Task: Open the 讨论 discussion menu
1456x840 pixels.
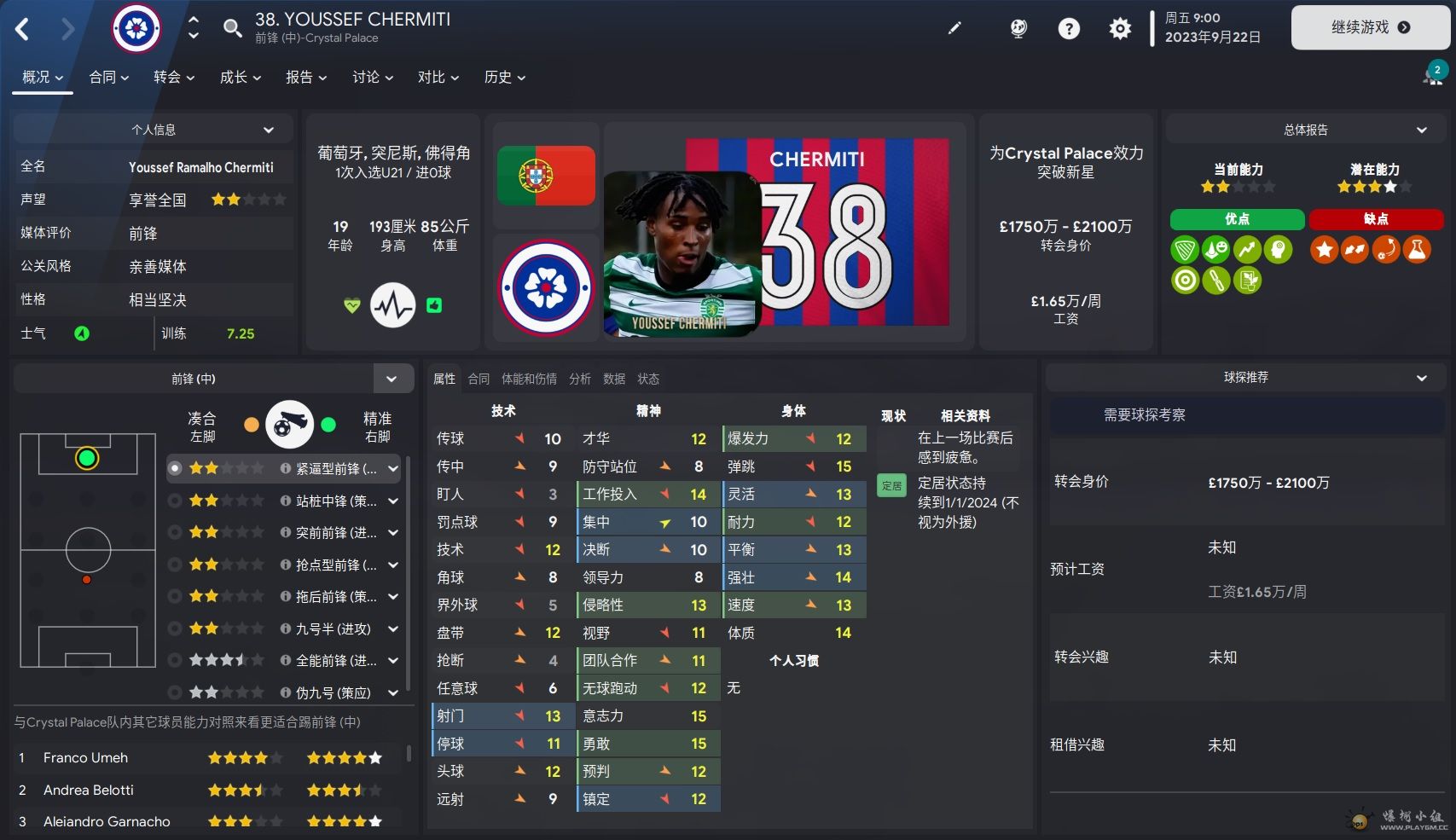Action: pos(372,77)
